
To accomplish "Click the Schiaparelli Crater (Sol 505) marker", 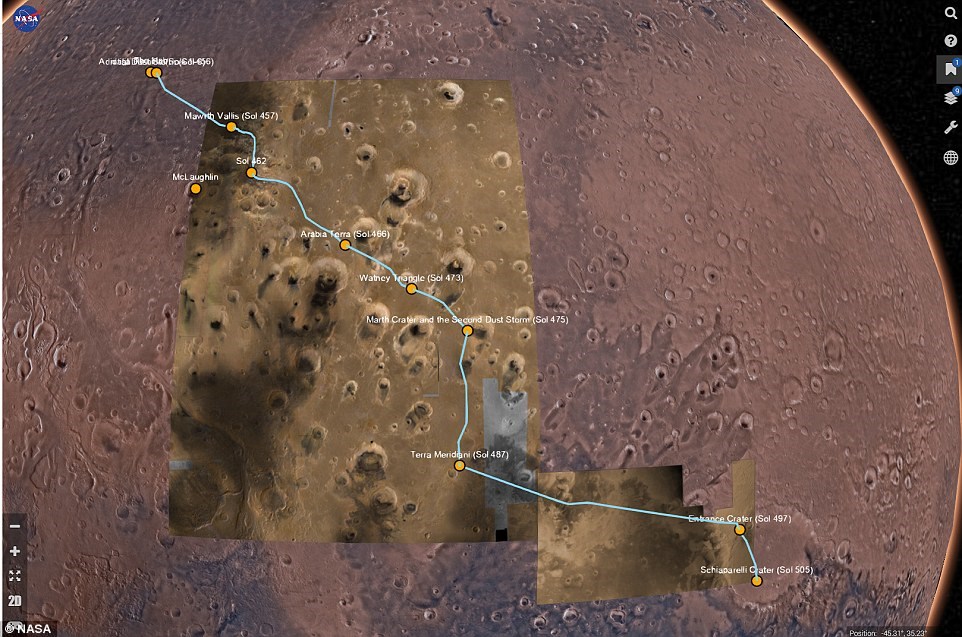I will [x=757, y=580].
